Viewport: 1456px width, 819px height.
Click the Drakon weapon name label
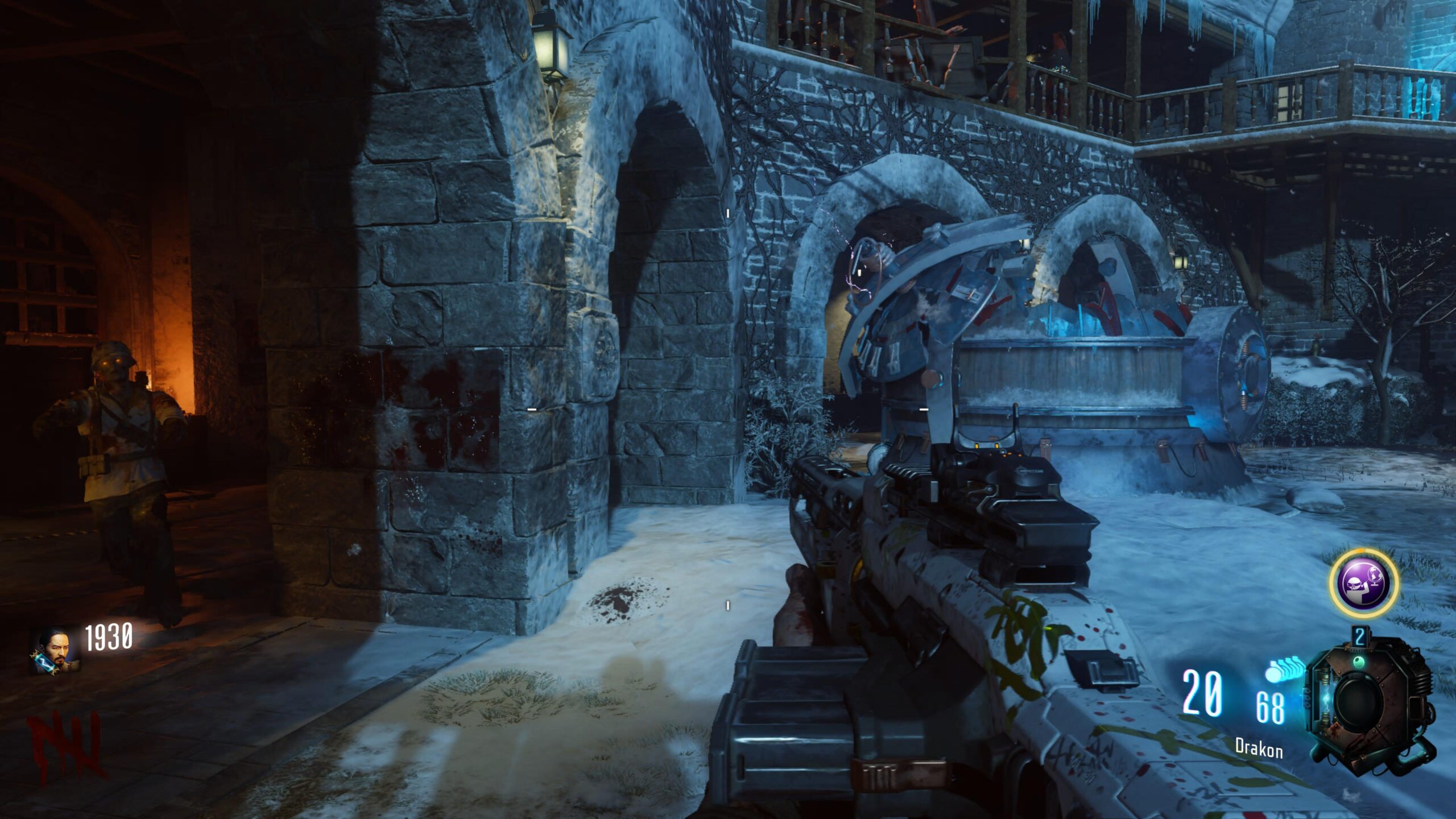click(x=1258, y=748)
